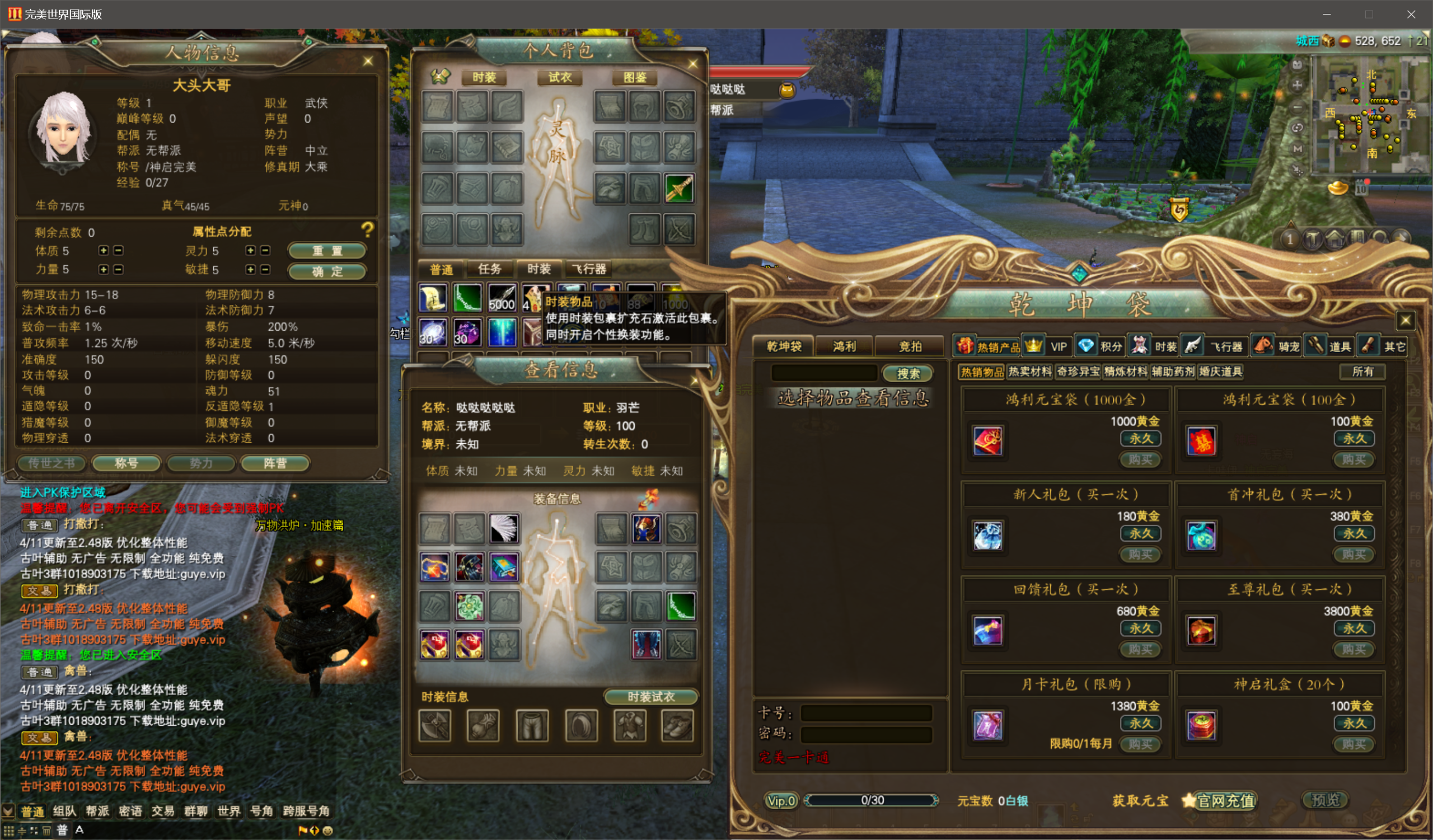Buy the 新人礼包 newcomer gift pack
The width and height of the screenshot is (1433, 840).
[x=1140, y=554]
